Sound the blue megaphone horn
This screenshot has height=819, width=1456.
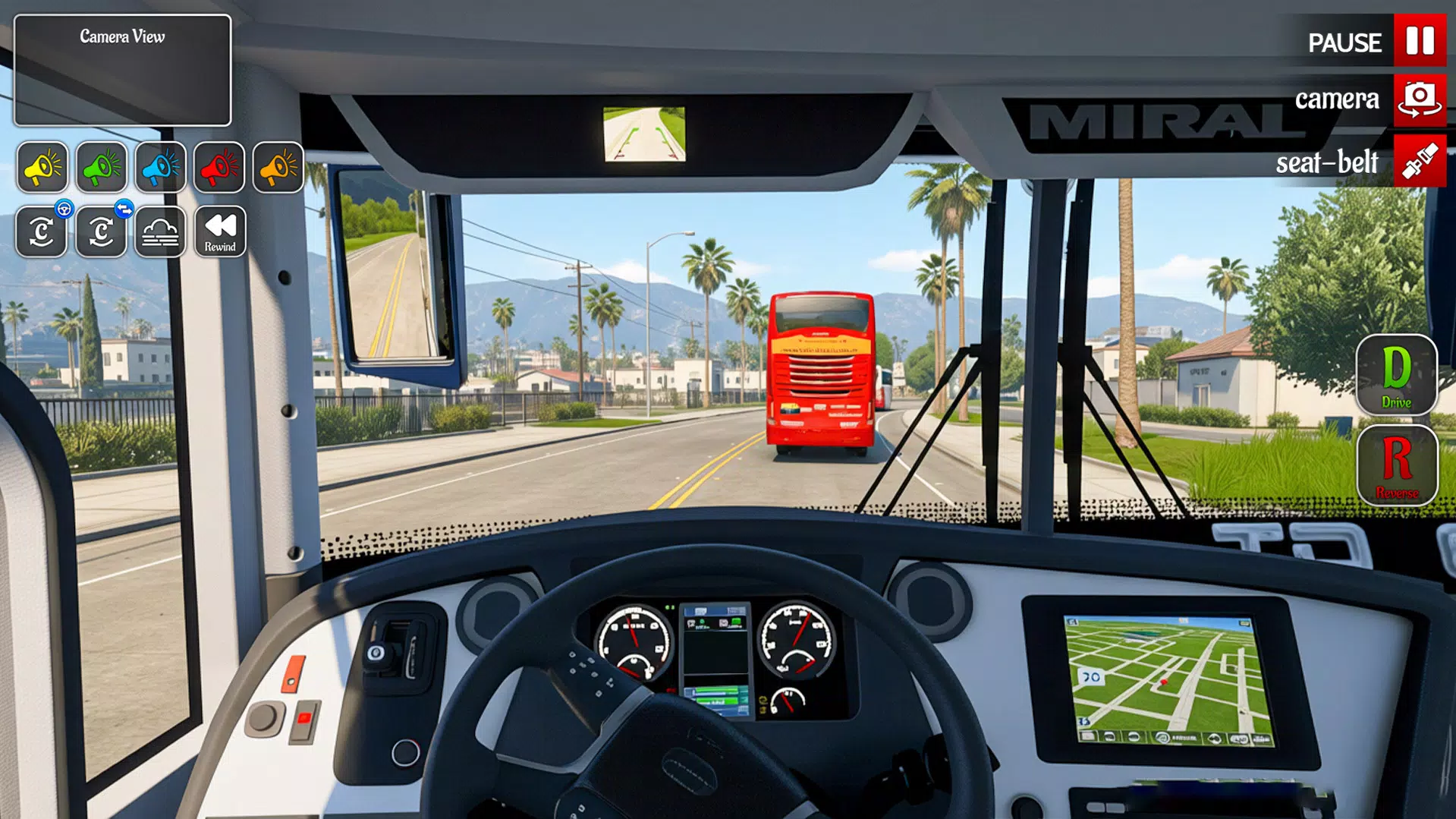159,167
